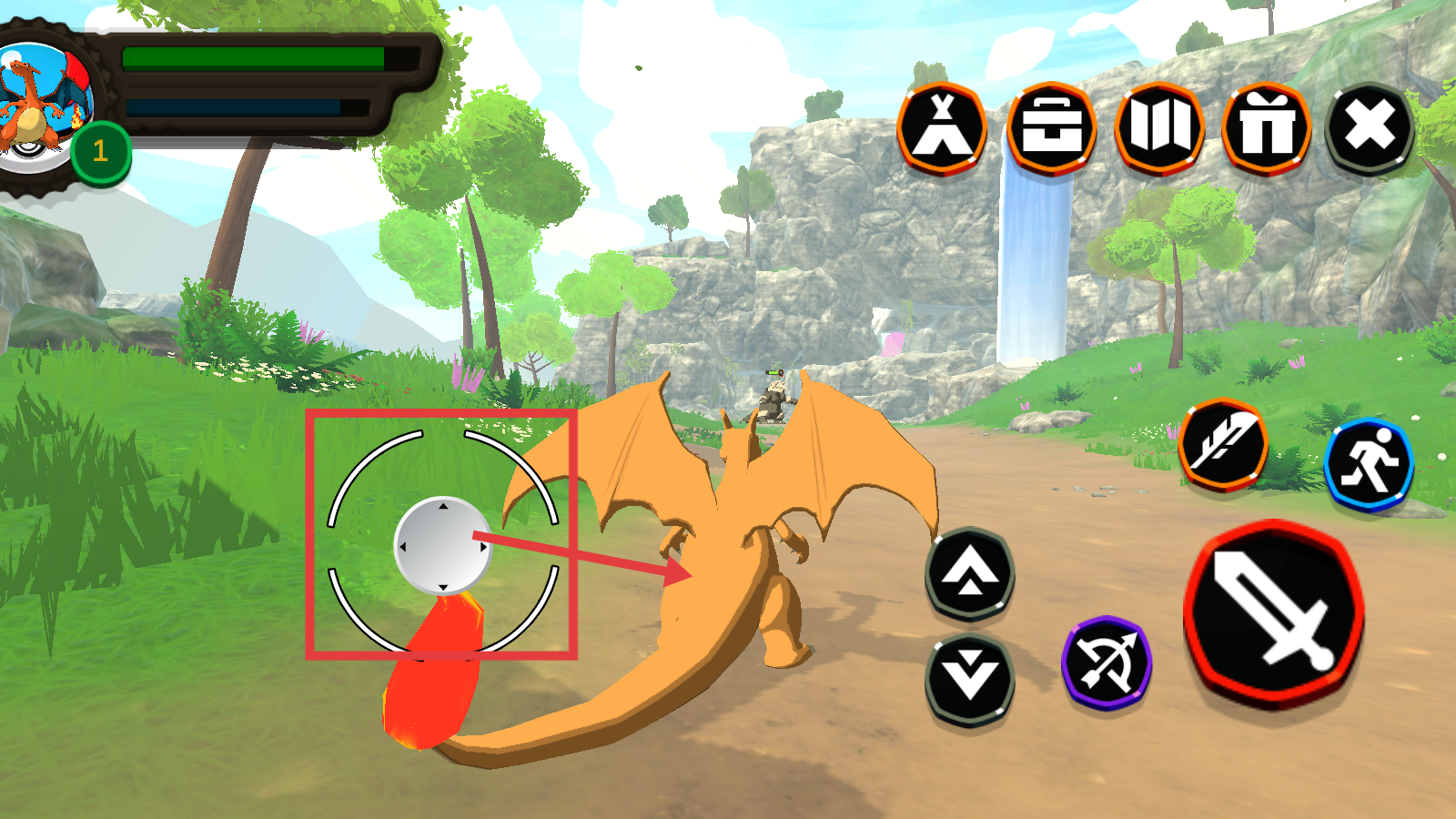Fire the bow and arrow ranged attack
1456x819 pixels.
1107,662
